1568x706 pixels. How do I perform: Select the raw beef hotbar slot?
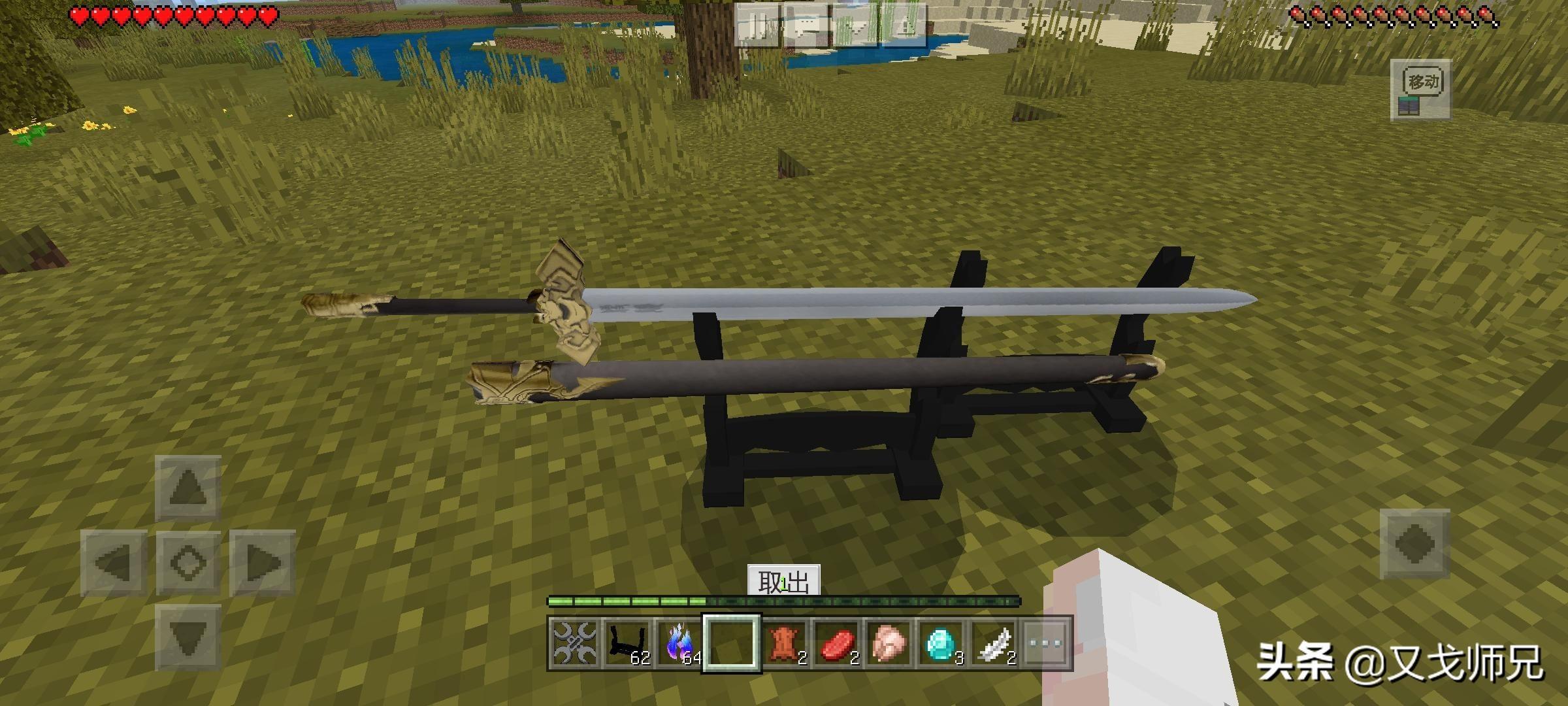click(837, 643)
